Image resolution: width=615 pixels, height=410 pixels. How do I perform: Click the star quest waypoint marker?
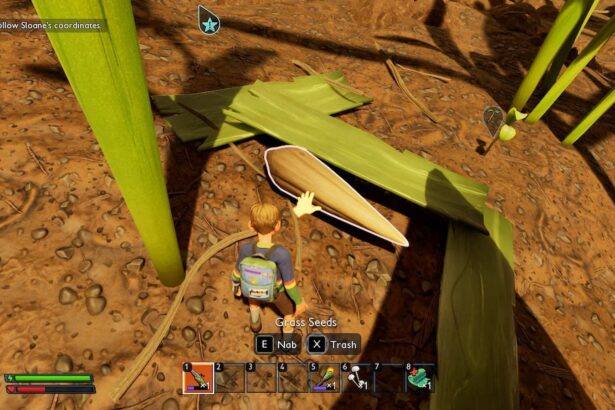(208, 18)
